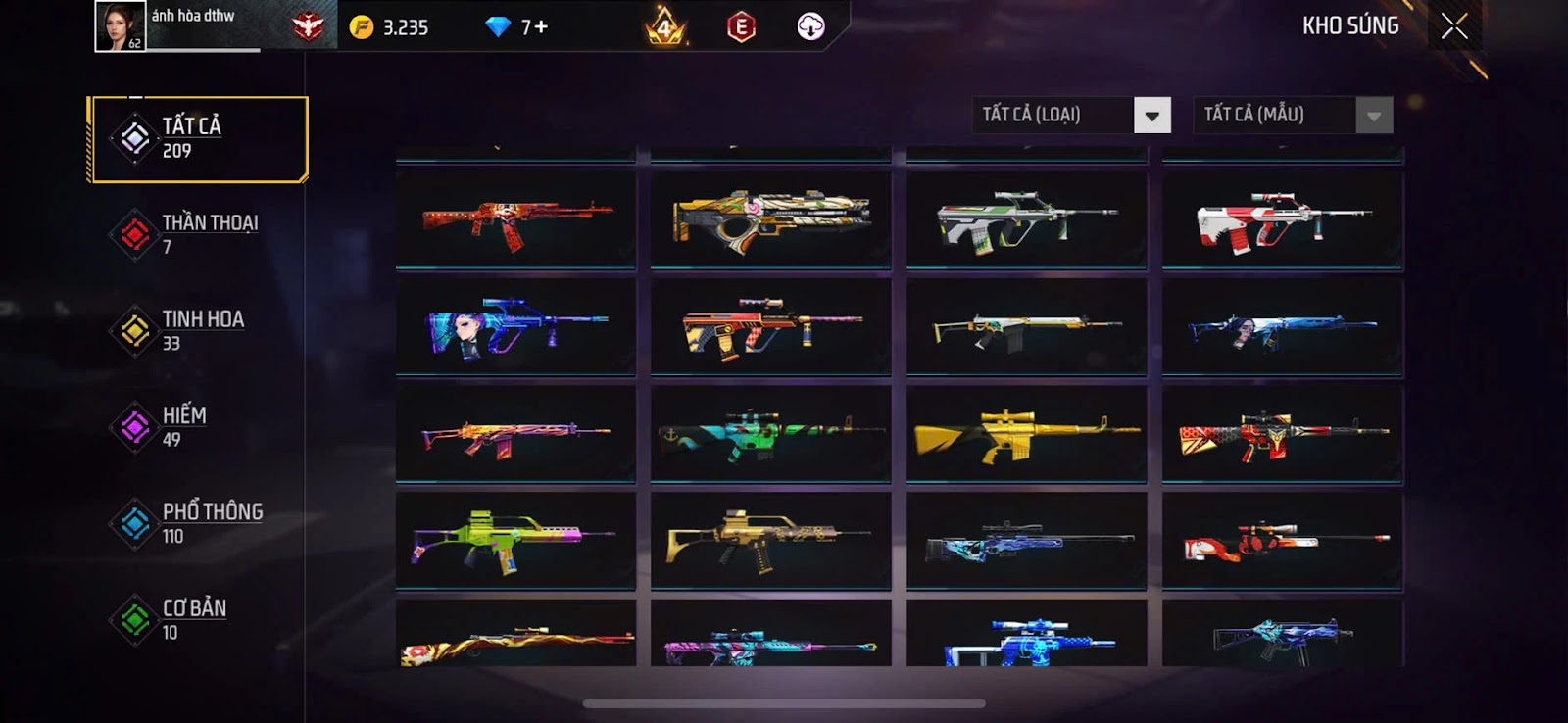Switch to Phổ Thông weapons tab
1568x723 pixels.
(199, 523)
